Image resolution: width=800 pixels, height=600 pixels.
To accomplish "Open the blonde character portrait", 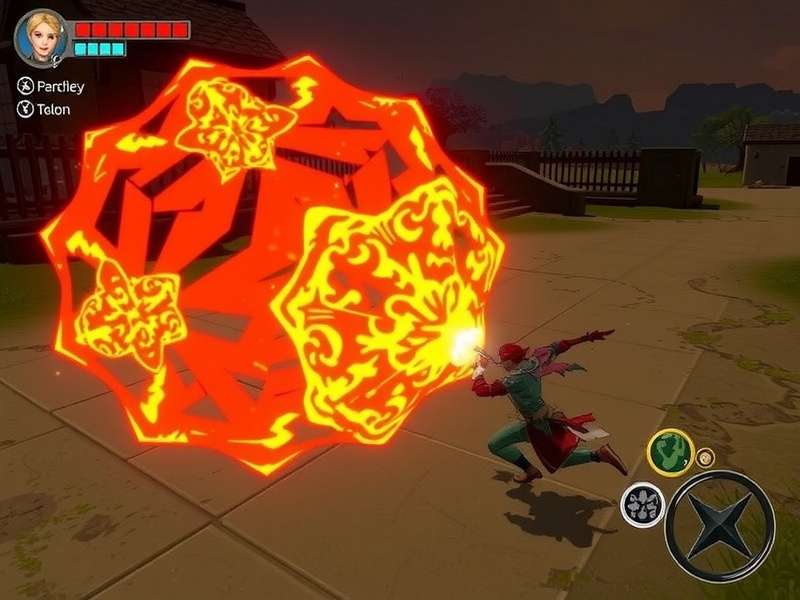I will click(x=42, y=37).
